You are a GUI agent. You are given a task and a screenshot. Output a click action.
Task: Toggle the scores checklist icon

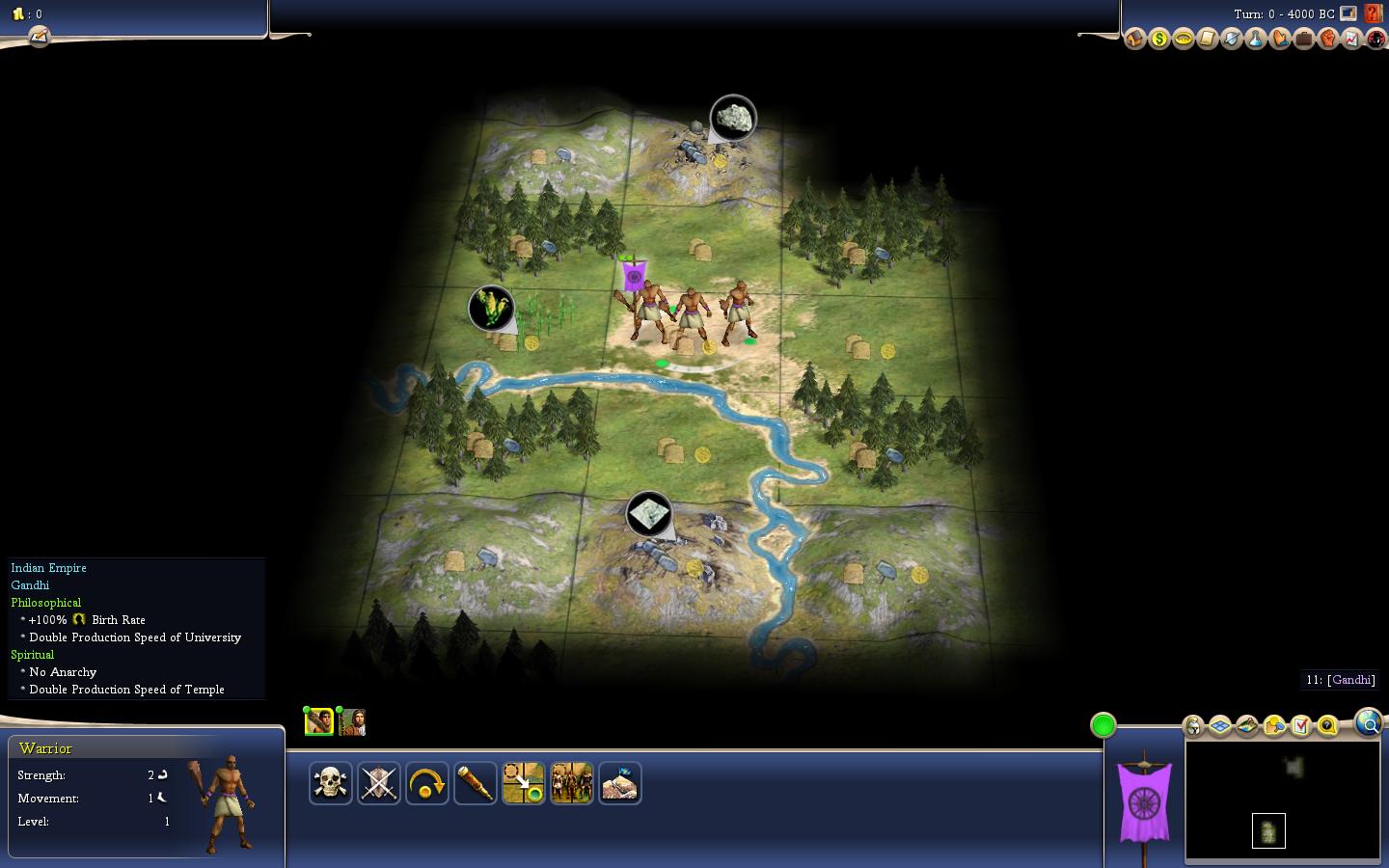coord(1300,725)
